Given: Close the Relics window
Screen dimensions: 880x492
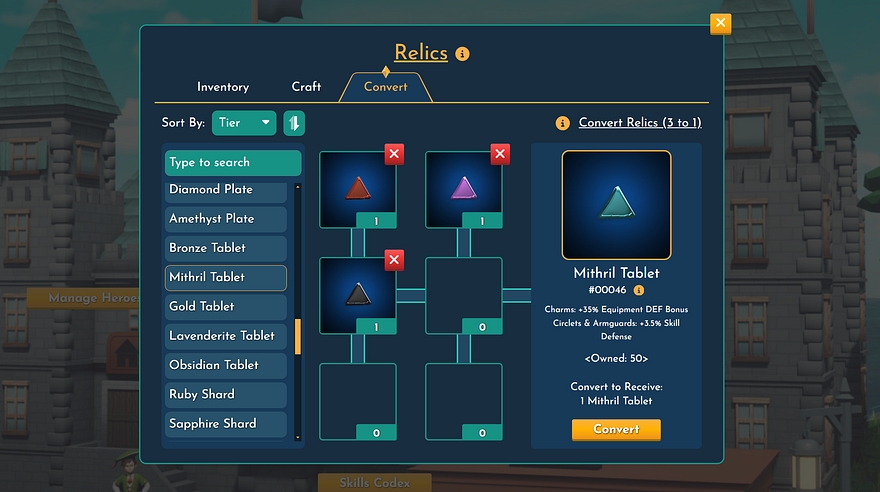Looking at the screenshot, I should click(720, 24).
